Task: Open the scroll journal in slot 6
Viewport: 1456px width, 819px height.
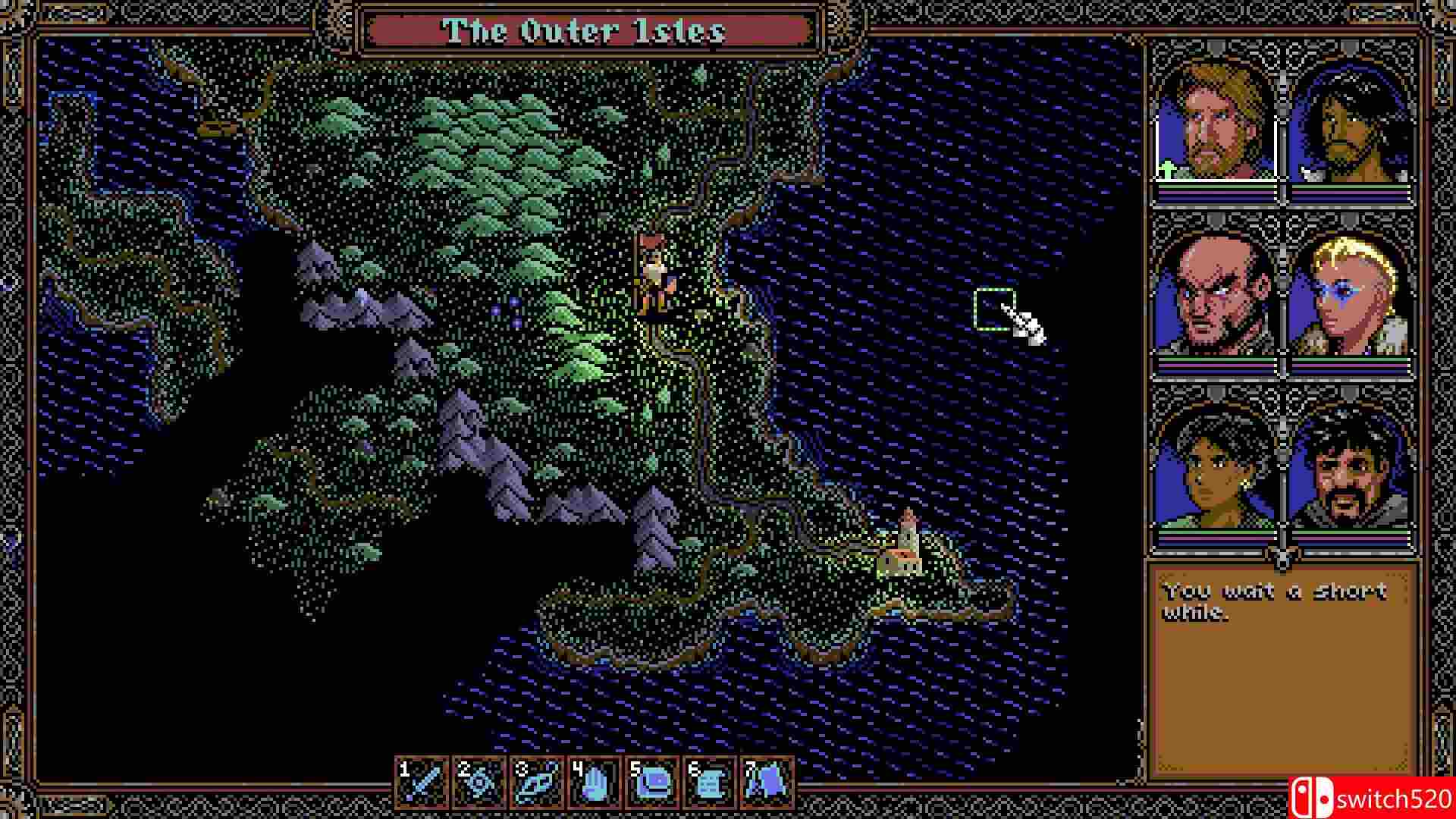Action: pyautogui.click(x=710, y=781)
